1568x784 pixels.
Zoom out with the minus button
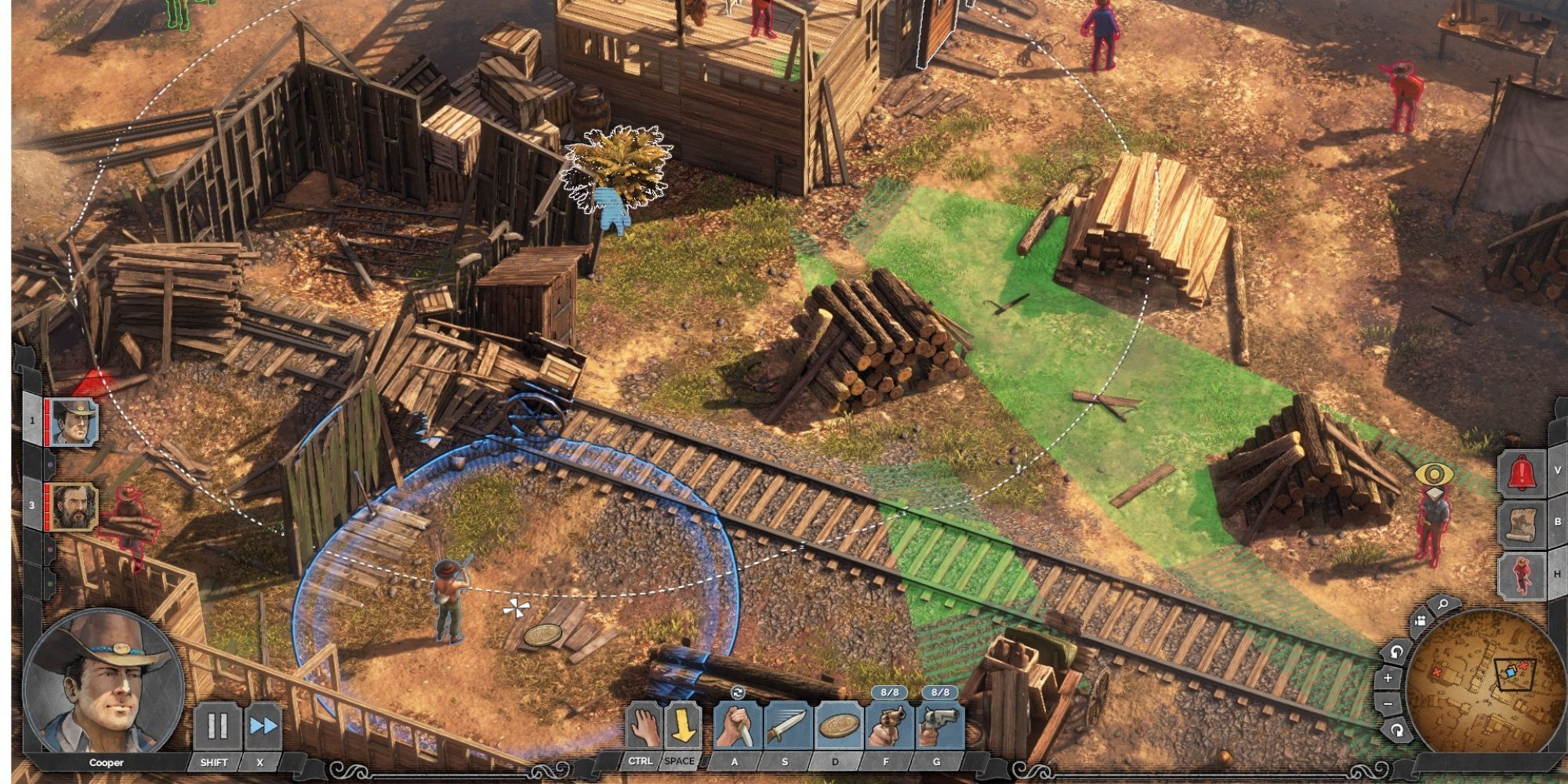[1388, 704]
